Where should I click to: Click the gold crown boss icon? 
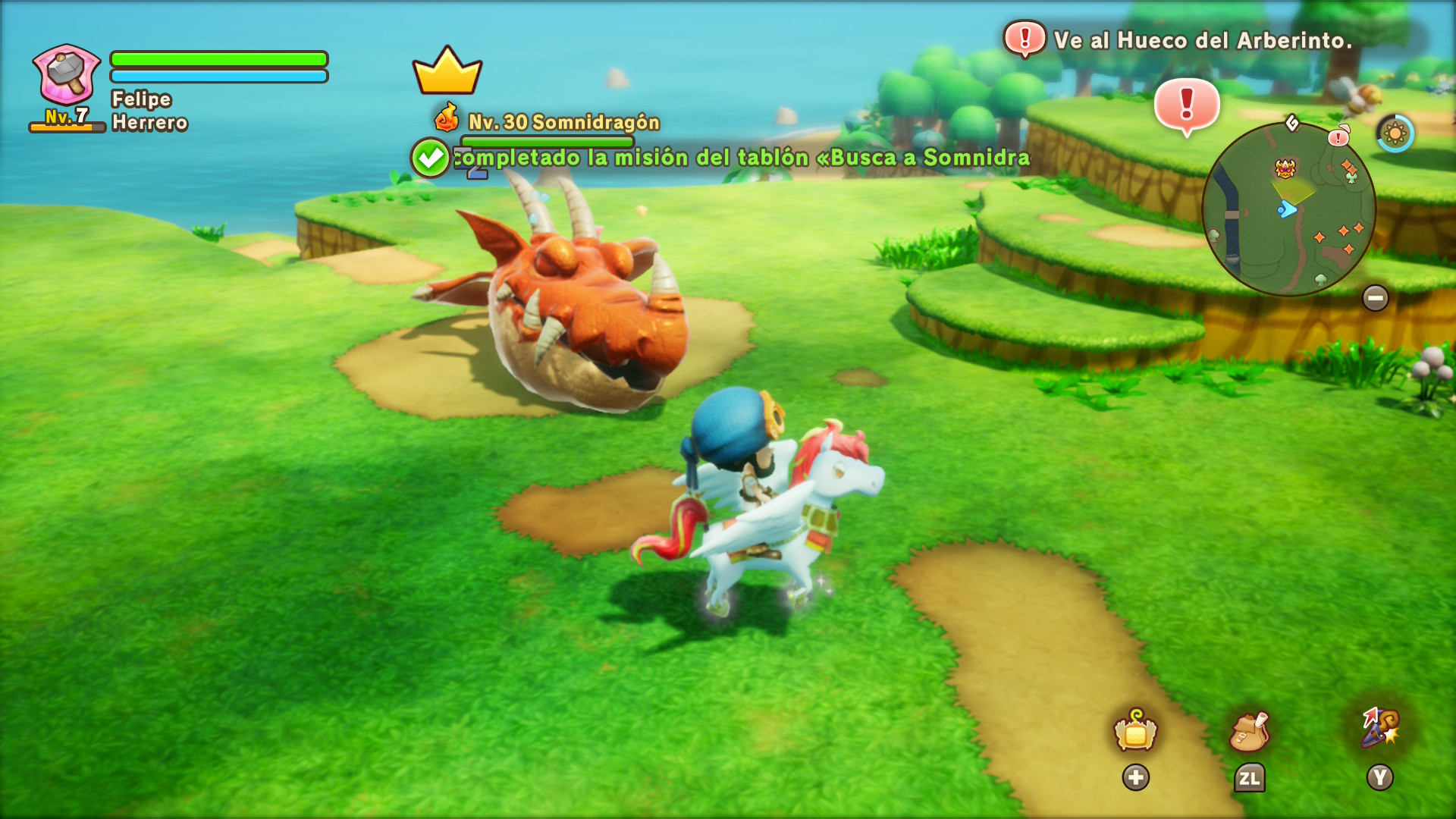[447, 71]
